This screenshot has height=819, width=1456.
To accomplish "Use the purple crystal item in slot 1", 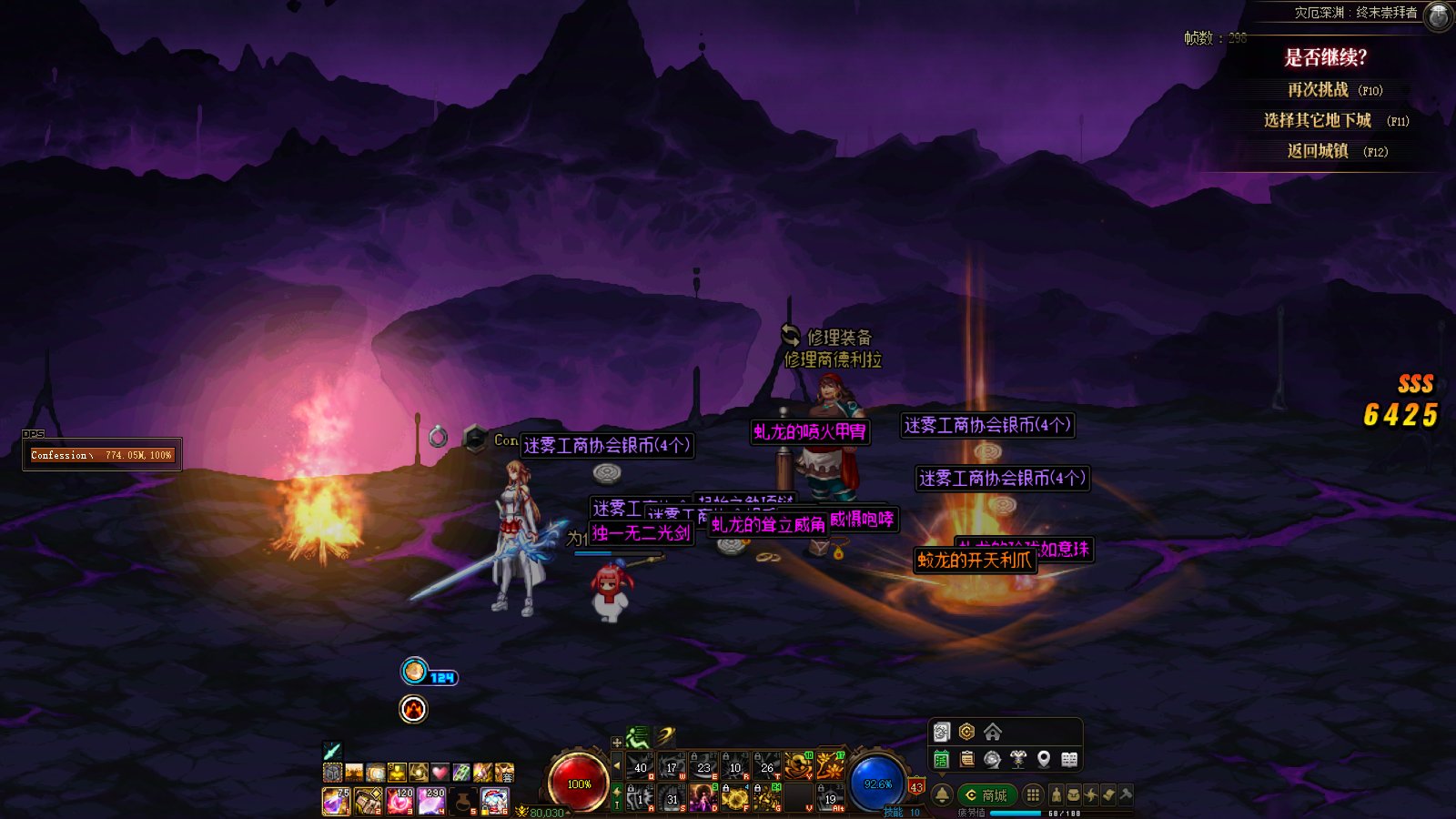I will (x=336, y=801).
